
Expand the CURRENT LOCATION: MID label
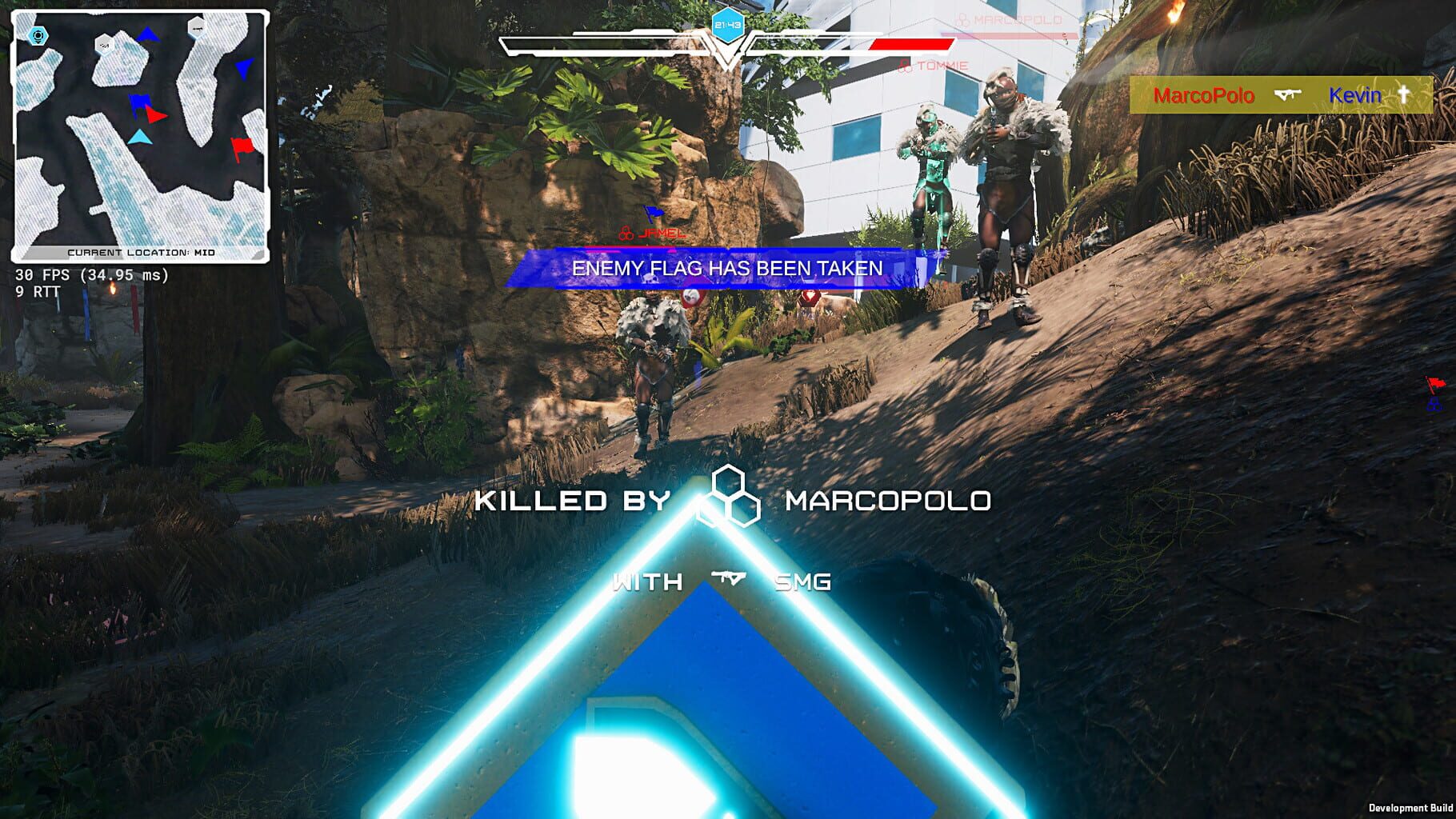point(142,251)
